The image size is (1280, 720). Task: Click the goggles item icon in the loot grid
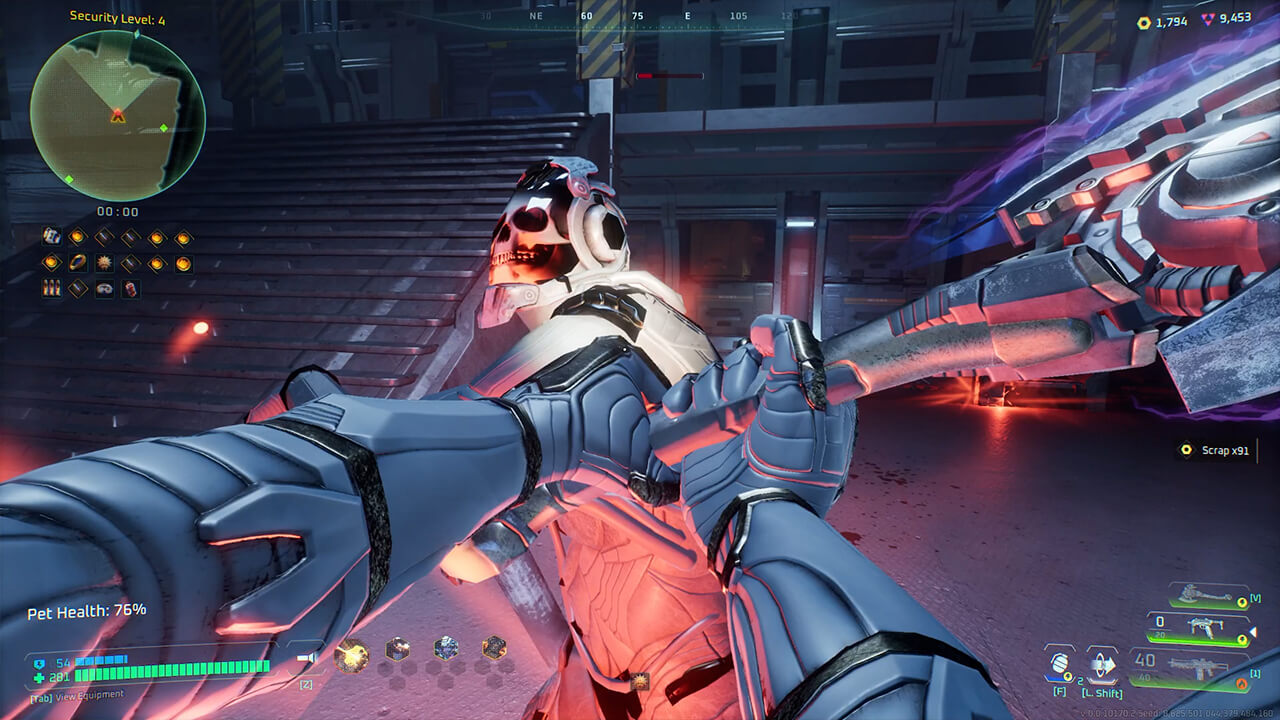(105, 289)
